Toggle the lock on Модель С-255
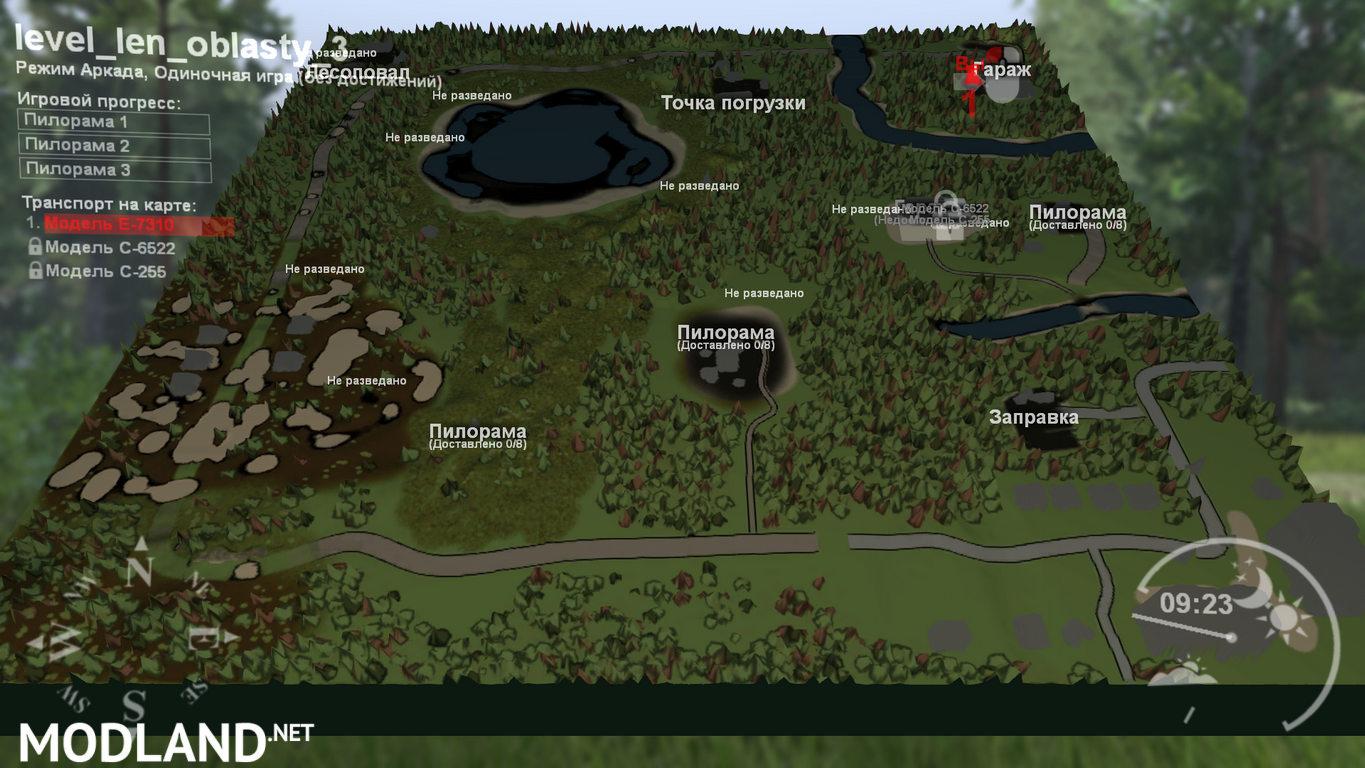The image size is (1365, 768). click(x=36, y=270)
